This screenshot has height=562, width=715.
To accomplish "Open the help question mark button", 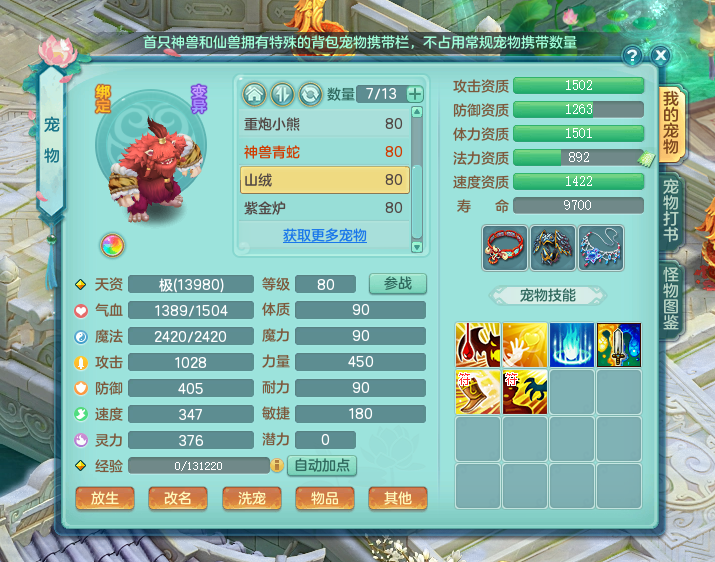I will tap(632, 56).
